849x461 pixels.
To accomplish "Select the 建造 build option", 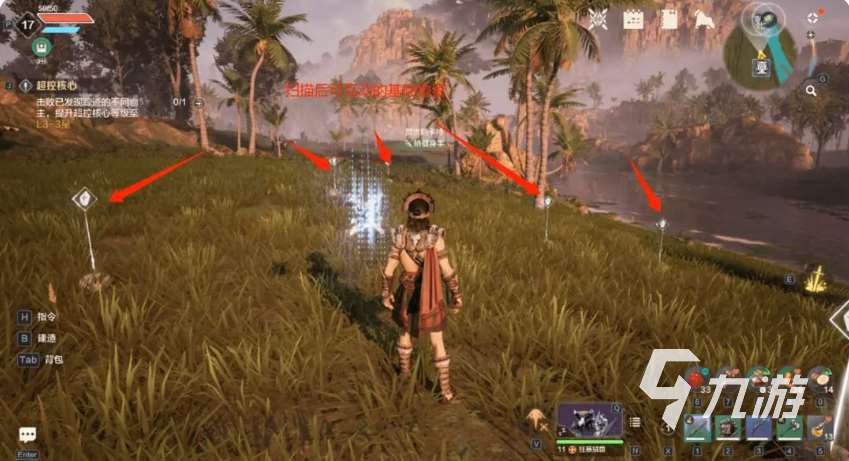I will pos(47,338).
